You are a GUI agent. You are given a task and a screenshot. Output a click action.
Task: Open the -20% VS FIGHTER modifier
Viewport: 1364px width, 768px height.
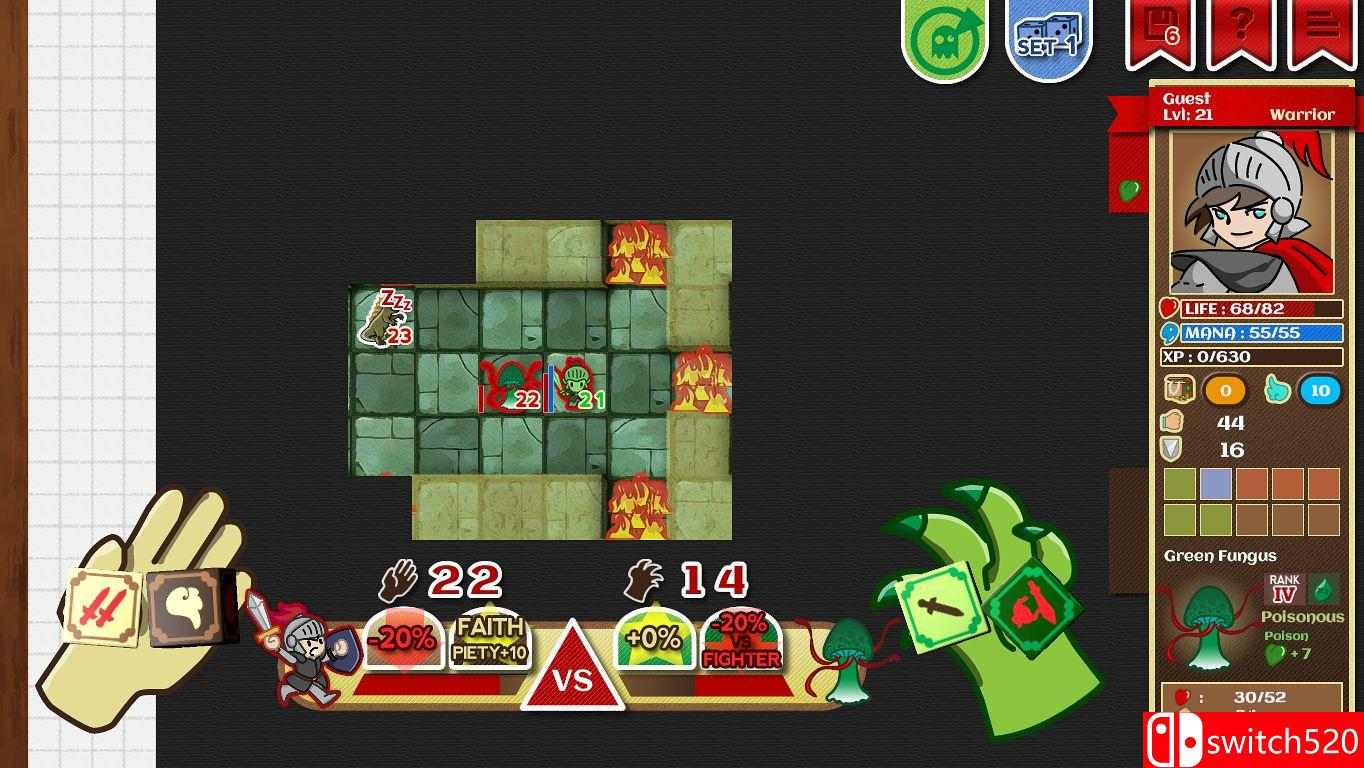coord(740,644)
